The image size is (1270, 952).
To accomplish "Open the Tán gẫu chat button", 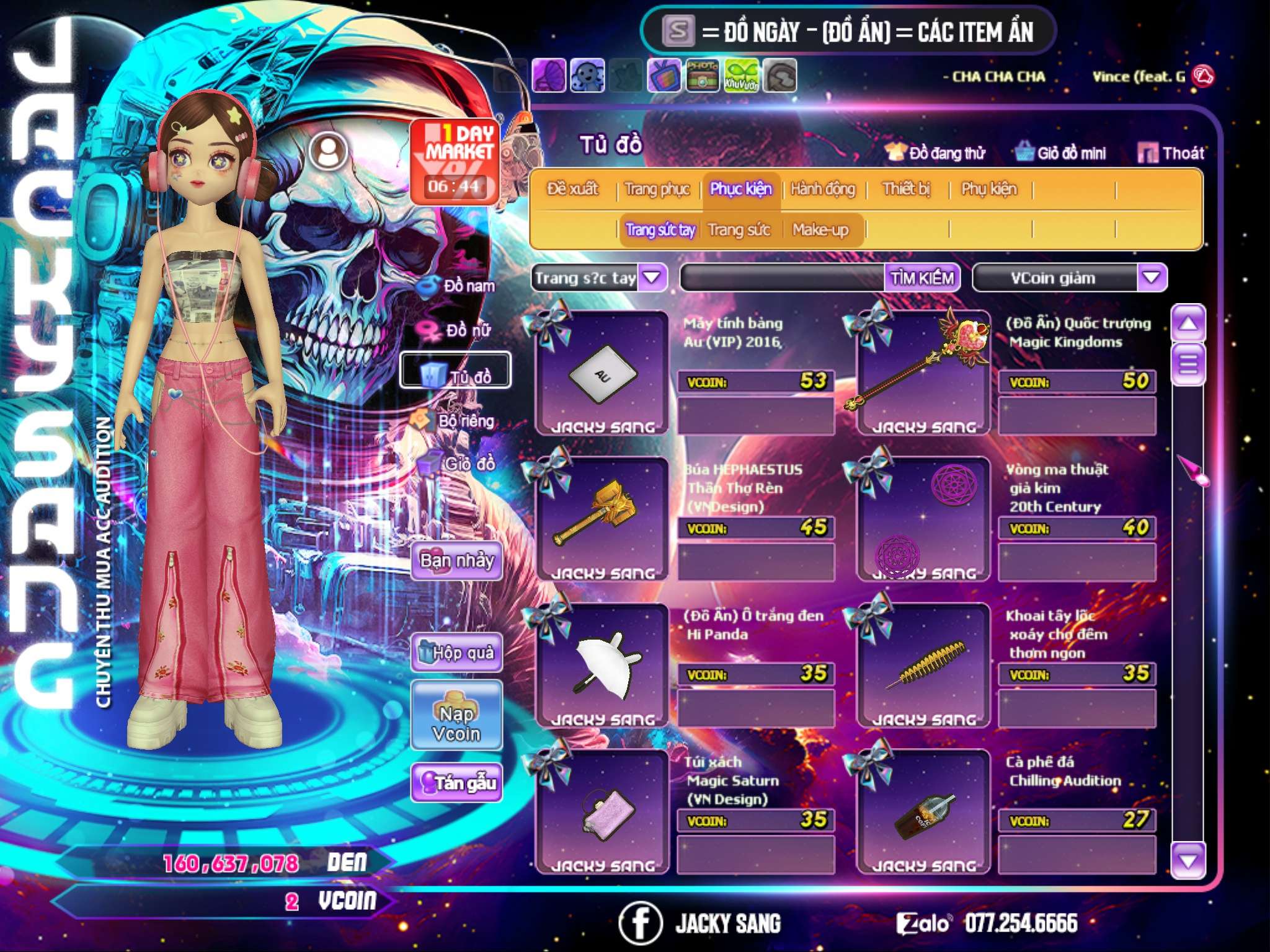I will point(456,783).
